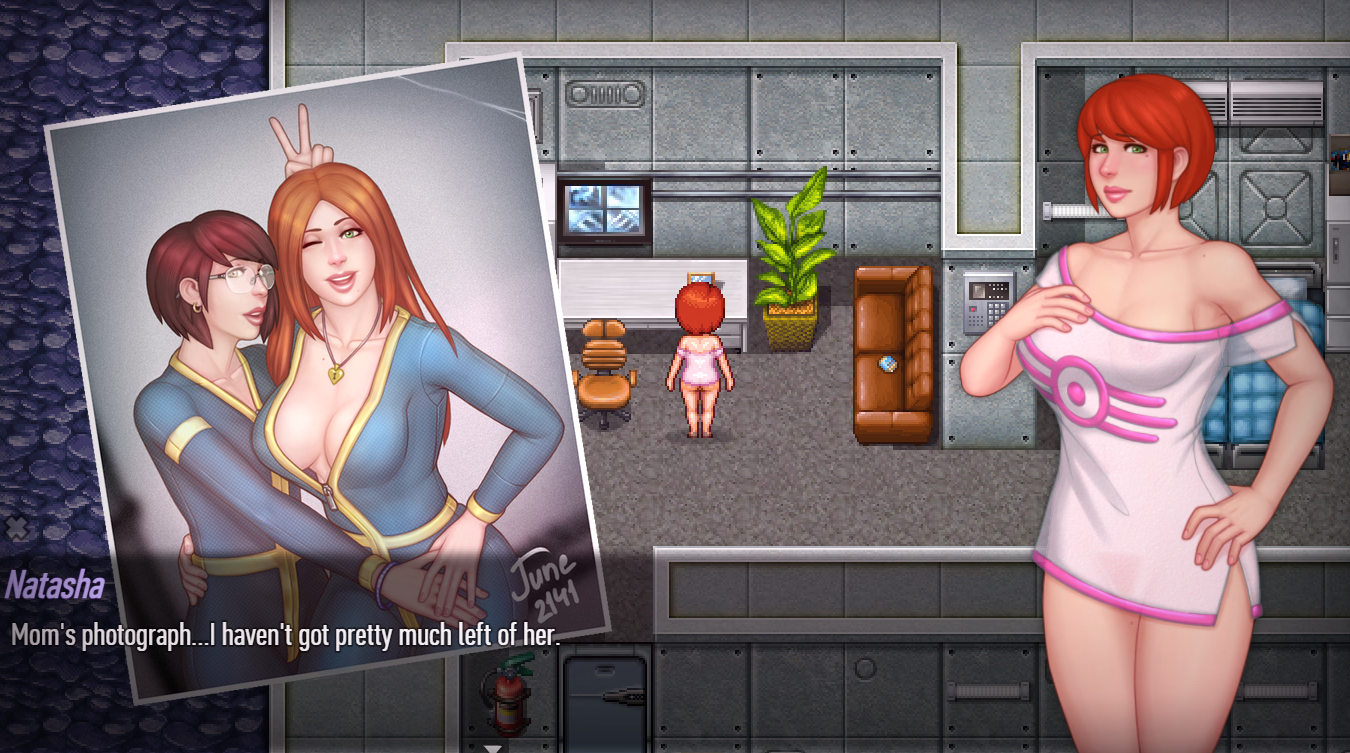Advance dialogue with the white down arrow
Viewport: 1350px width, 753px height.
492,746
